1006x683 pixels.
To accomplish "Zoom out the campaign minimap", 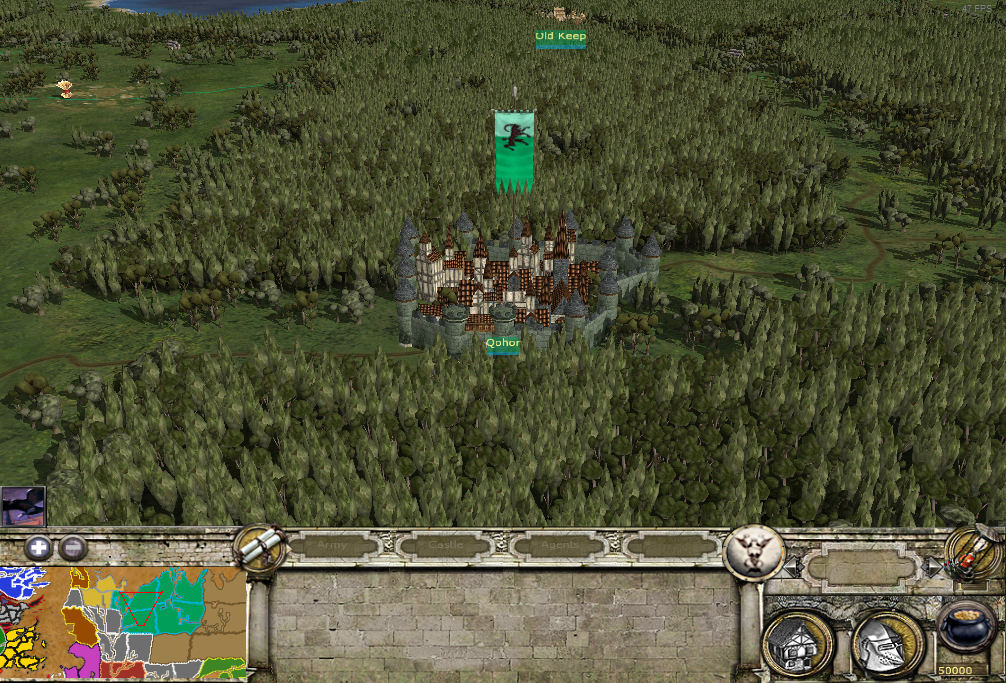I will point(72,547).
